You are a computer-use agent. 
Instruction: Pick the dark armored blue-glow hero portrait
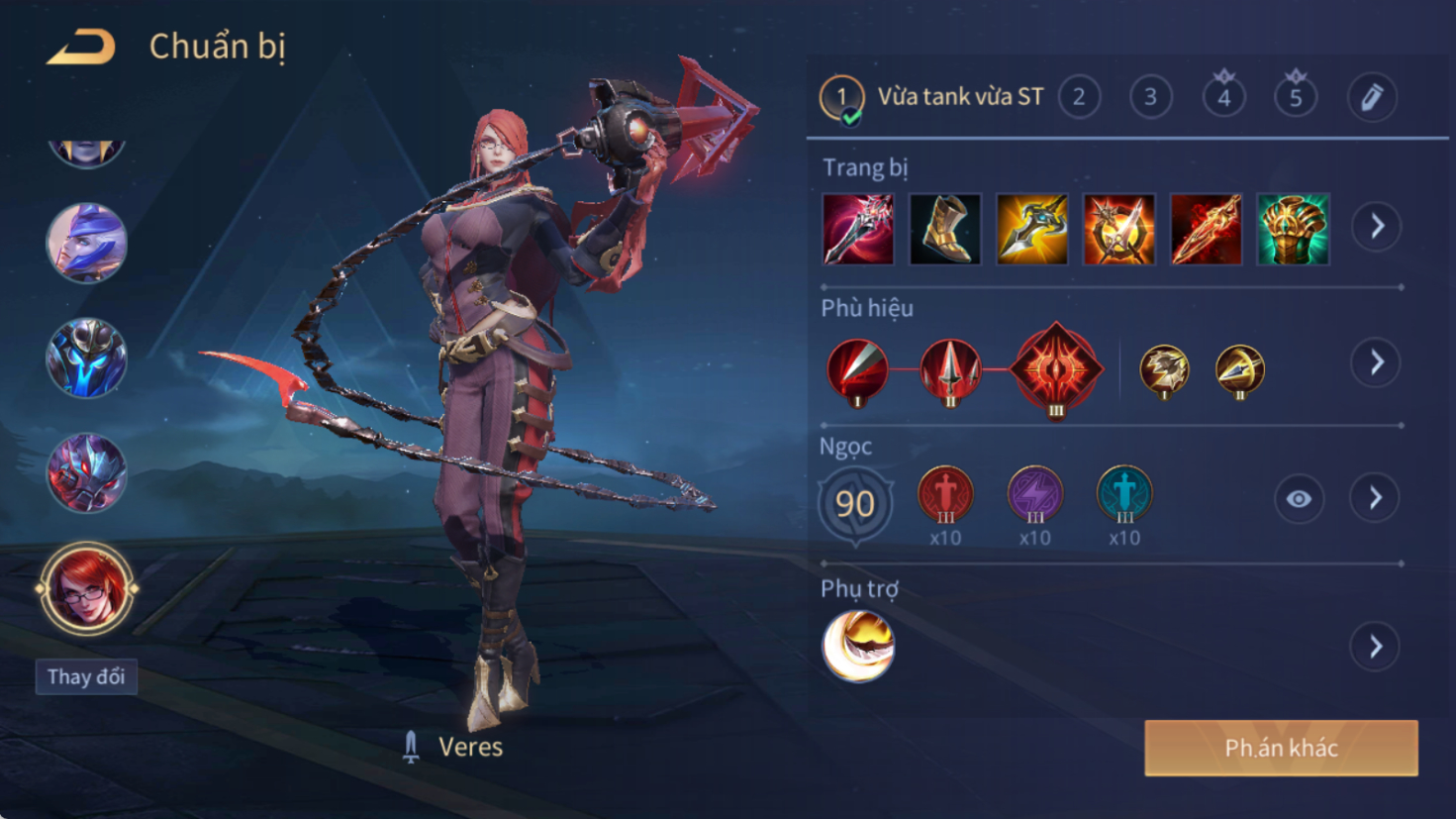coord(87,358)
